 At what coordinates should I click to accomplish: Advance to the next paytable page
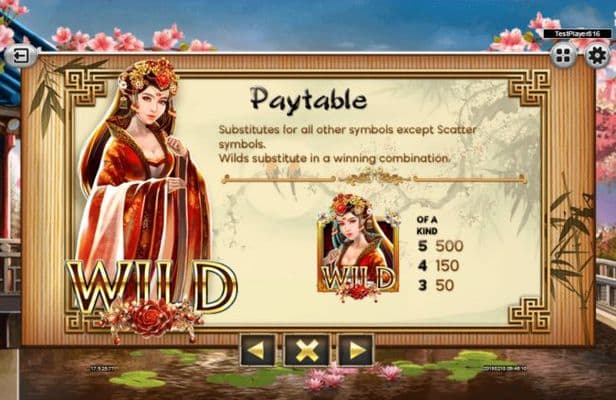pyautogui.click(x=355, y=349)
